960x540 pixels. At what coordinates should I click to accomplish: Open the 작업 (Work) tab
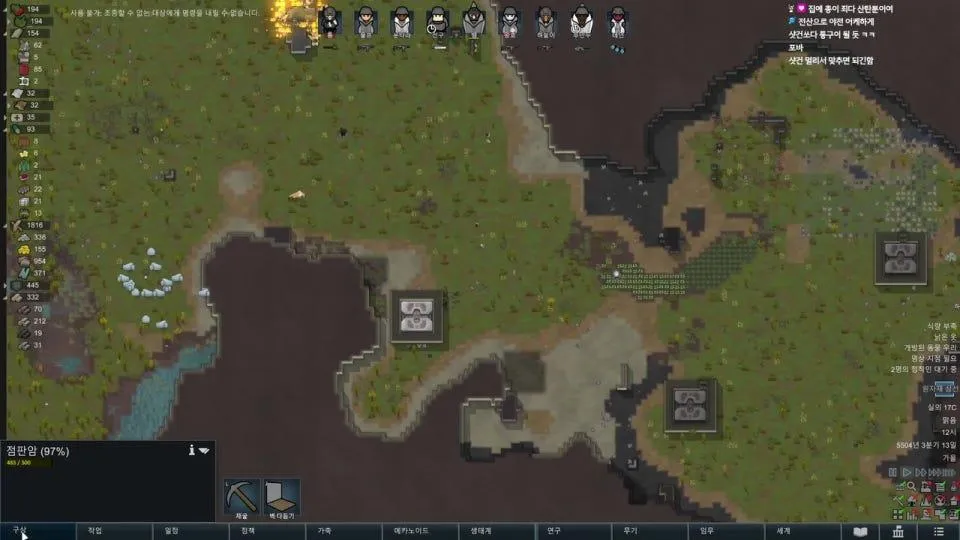pos(95,531)
